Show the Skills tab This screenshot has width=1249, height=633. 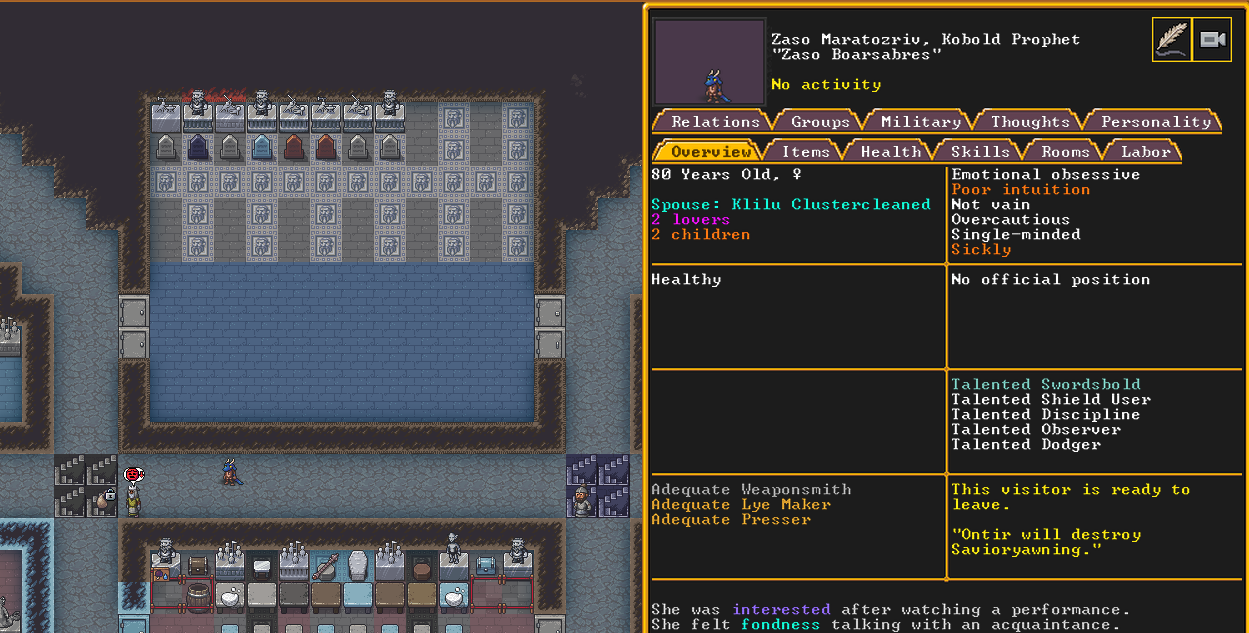[979, 152]
